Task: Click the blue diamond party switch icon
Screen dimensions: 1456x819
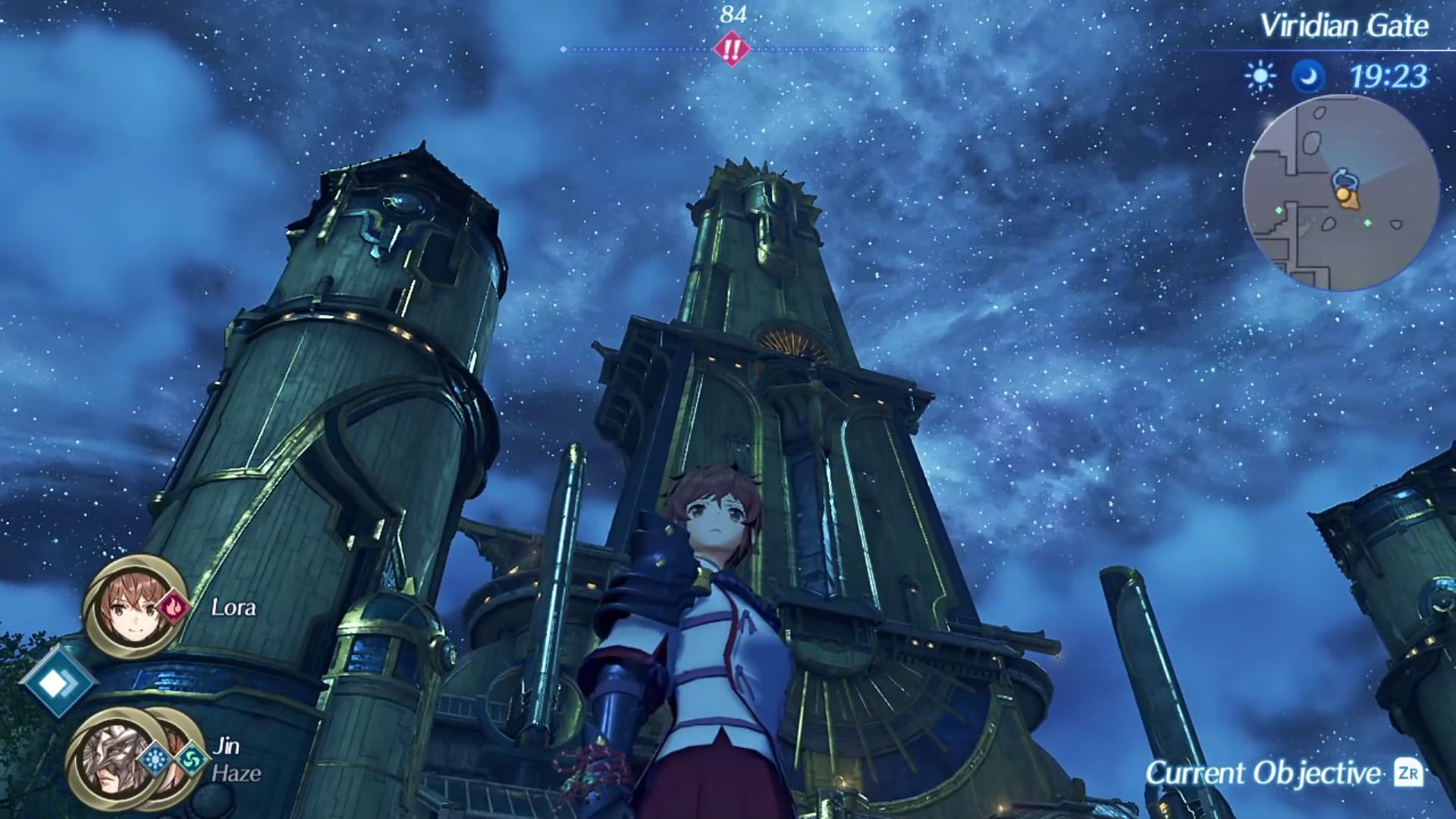Action: tap(57, 682)
